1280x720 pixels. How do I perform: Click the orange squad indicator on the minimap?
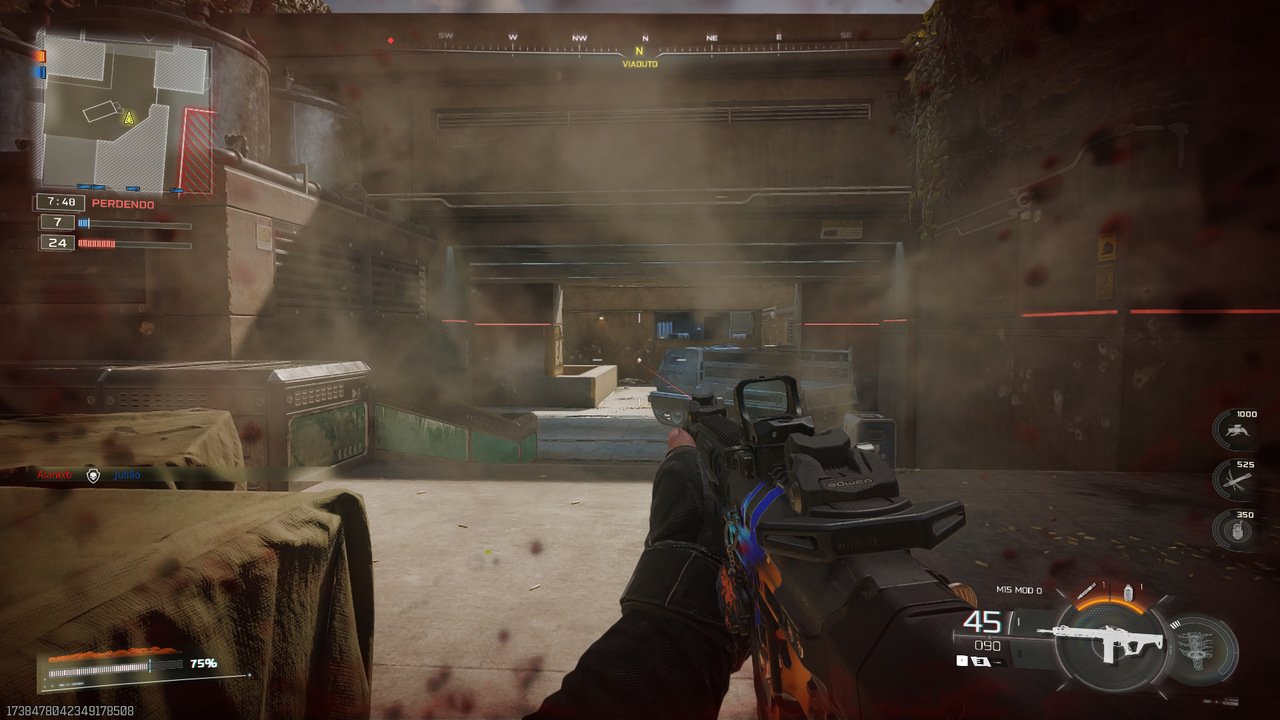tap(39, 54)
